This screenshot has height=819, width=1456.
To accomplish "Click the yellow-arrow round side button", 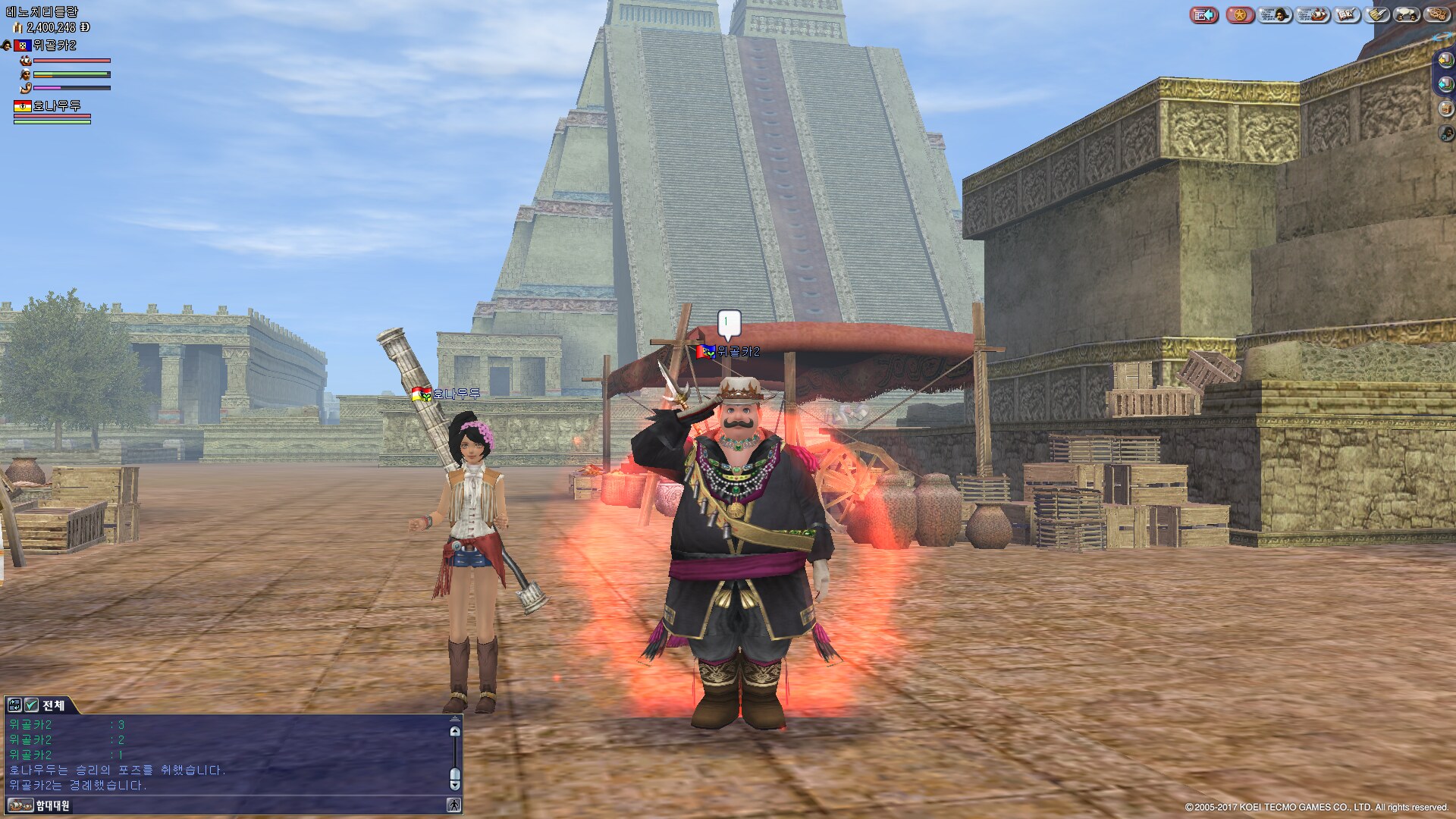I will click(1446, 60).
